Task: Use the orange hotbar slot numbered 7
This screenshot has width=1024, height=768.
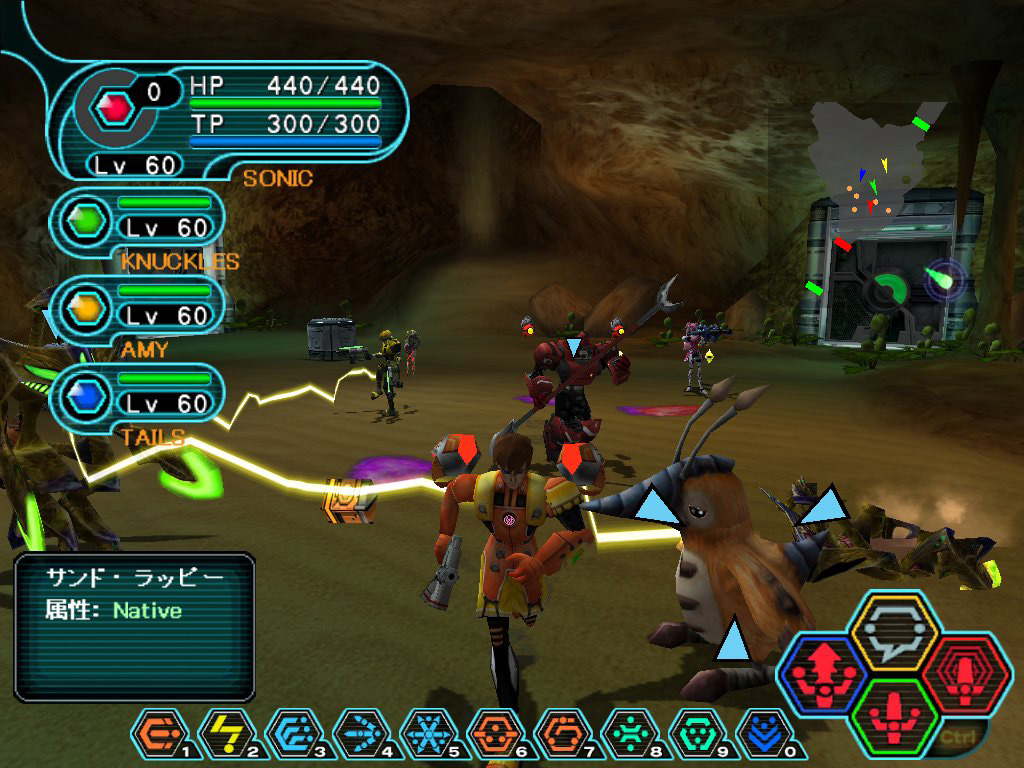Action: (x=560, y=735)
